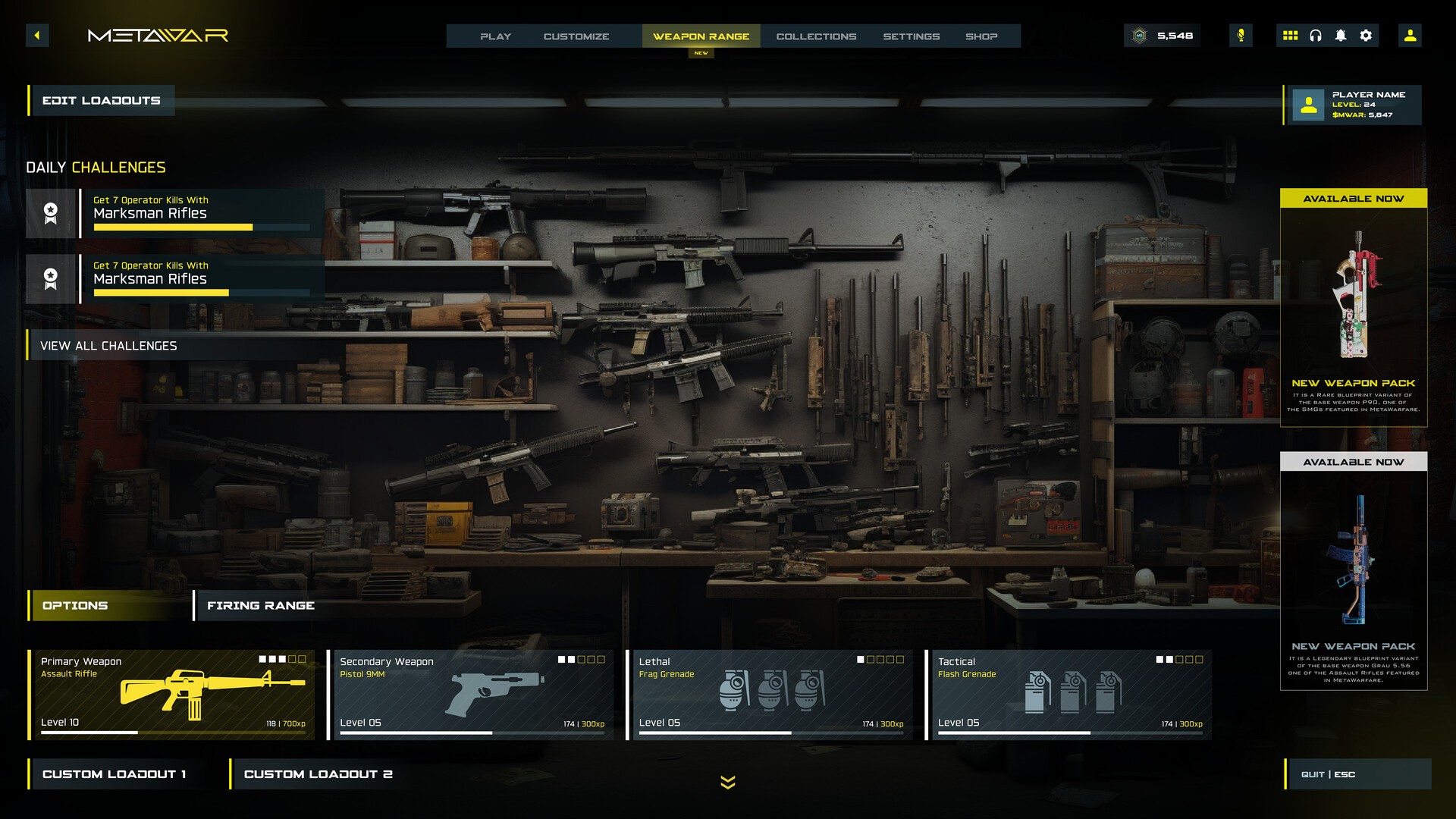Open Custom Loadout 2

pyautogui.click(x=318, y=774)
